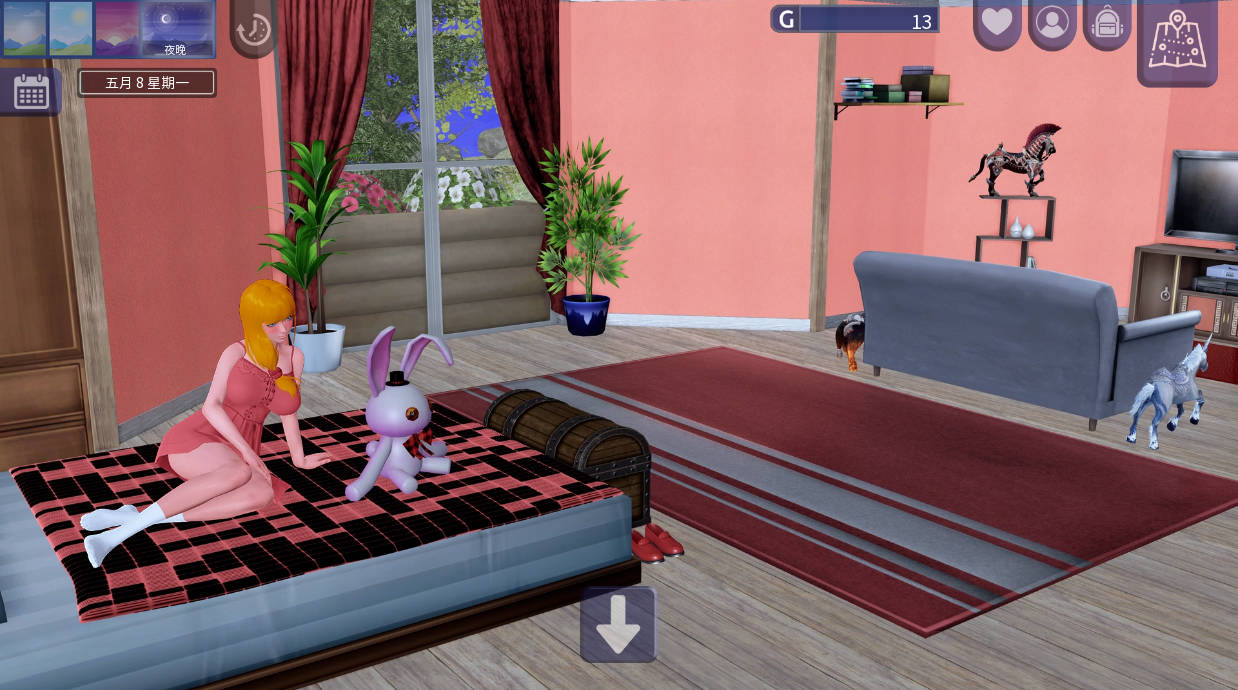1238x690 pixels.
Task: Open the backpack inventory
Action: tap(1107, 23)
